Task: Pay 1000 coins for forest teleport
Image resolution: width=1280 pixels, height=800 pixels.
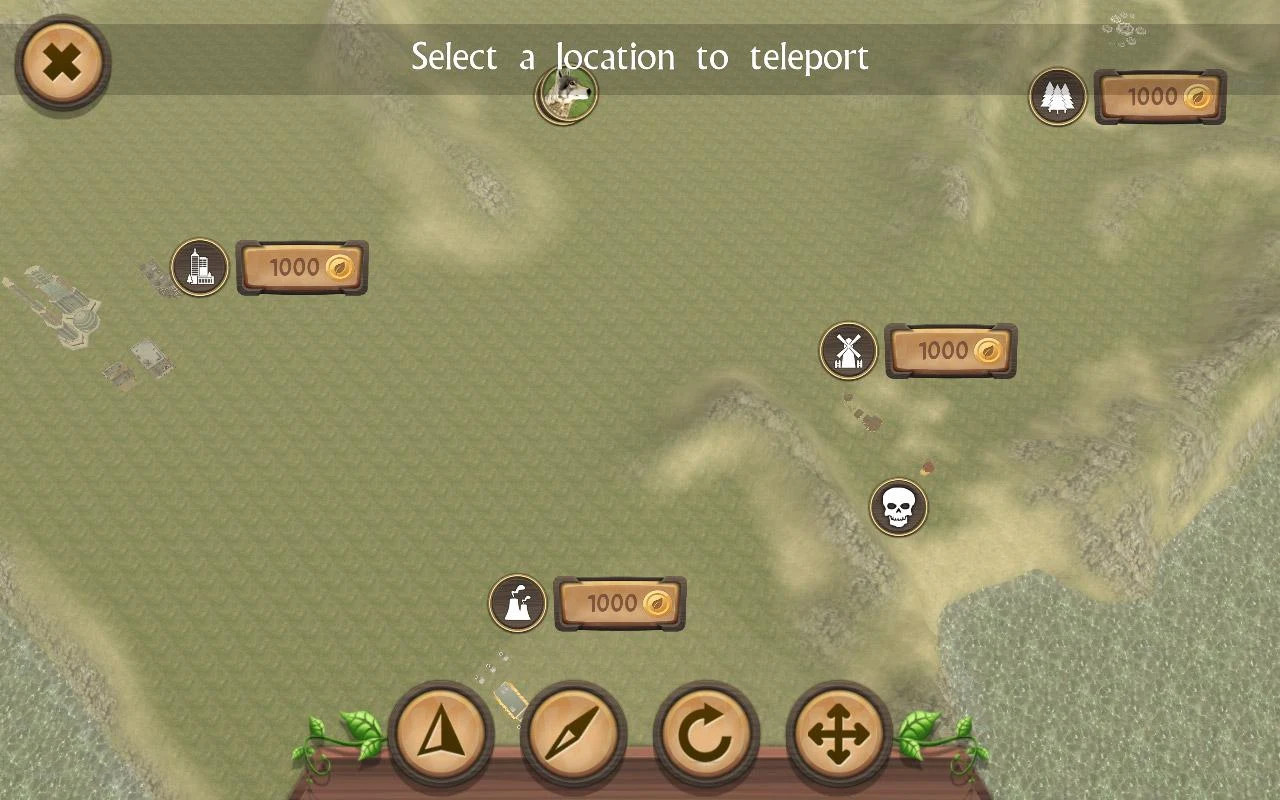Action: click(1160, 97)
